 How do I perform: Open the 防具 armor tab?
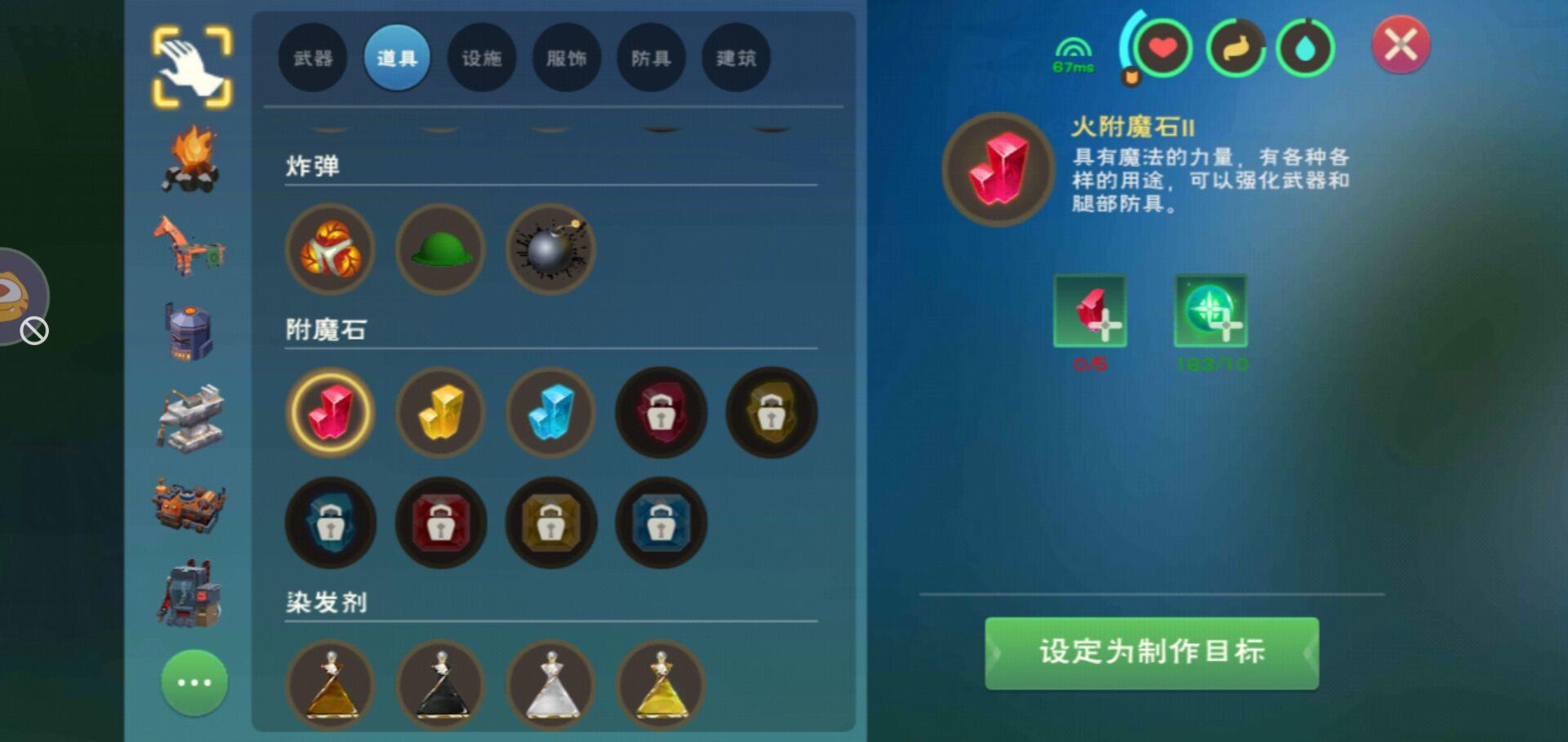(x=650, y=57)
